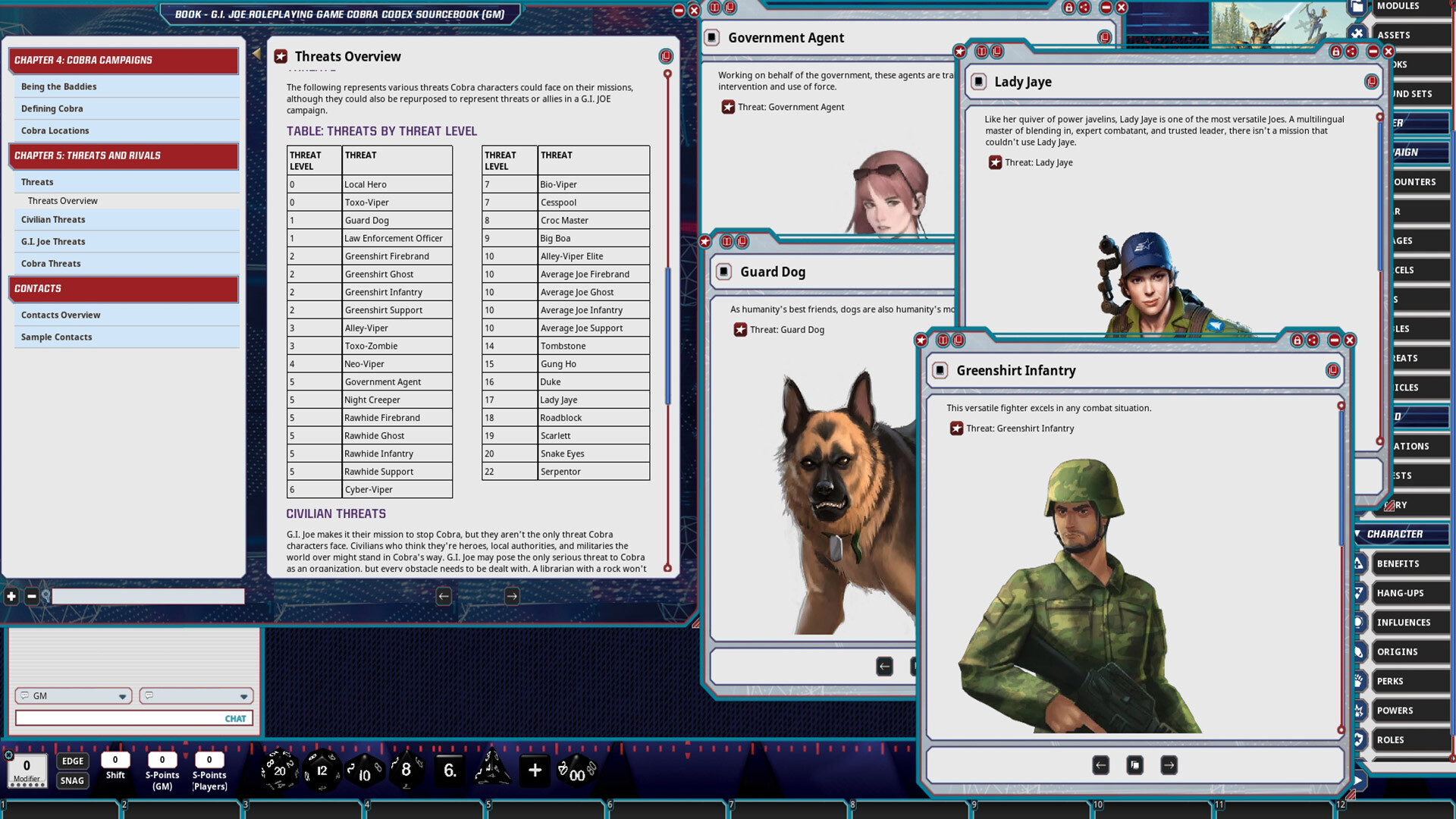Click the shortcut pin icon on Threats Overview header
This screenshot has width=1456, height=819.
coord(667,56)
